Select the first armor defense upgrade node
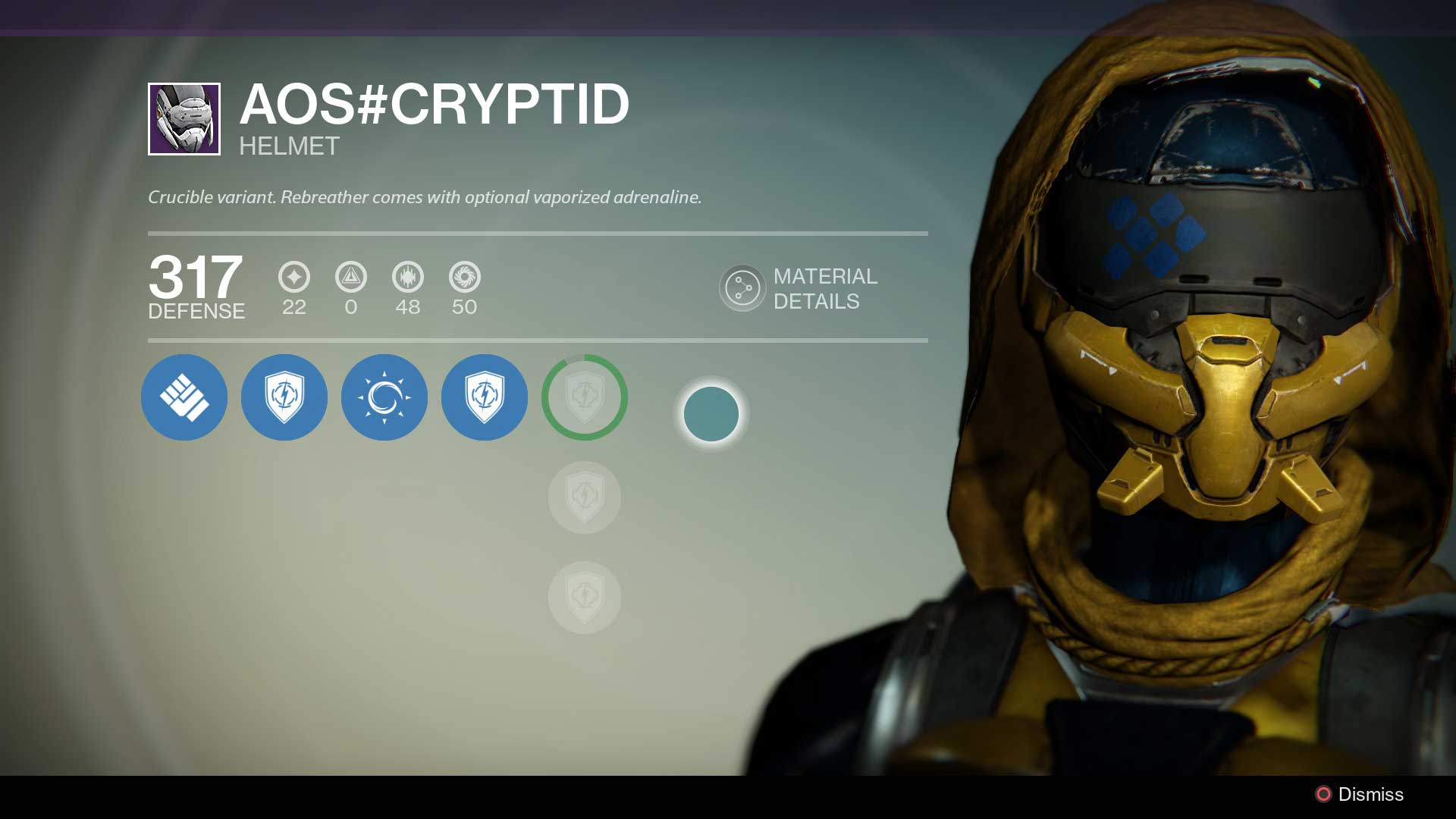The width and height of the screenshot is (1456, 819). 184,397
